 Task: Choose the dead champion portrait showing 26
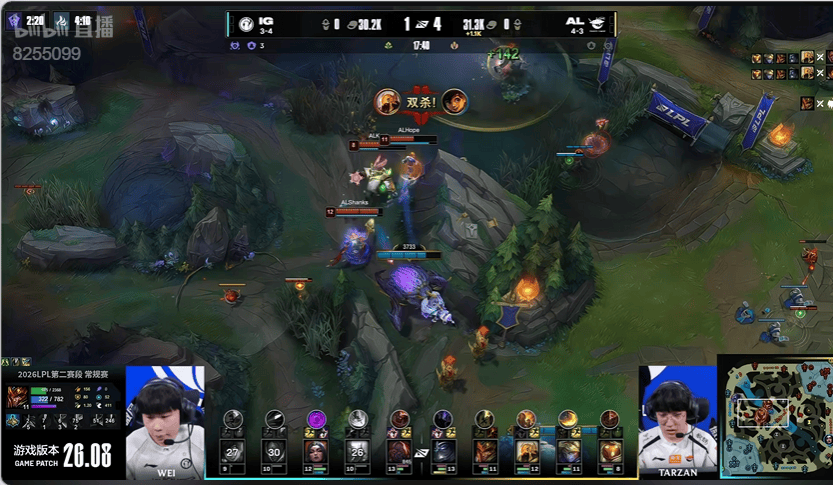pyautogui.click(x=358, y=451)
